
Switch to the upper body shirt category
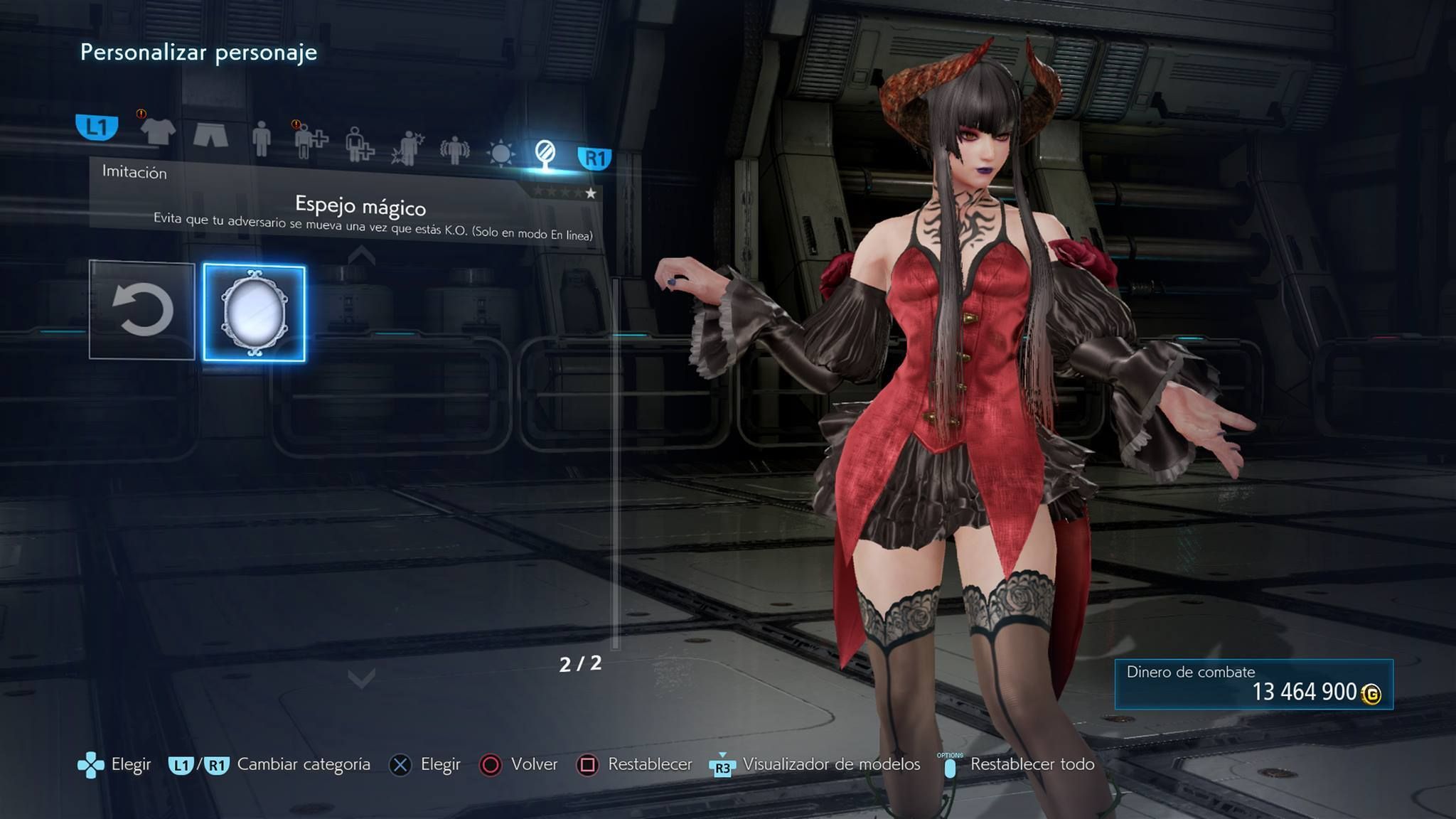pos(157,131)
